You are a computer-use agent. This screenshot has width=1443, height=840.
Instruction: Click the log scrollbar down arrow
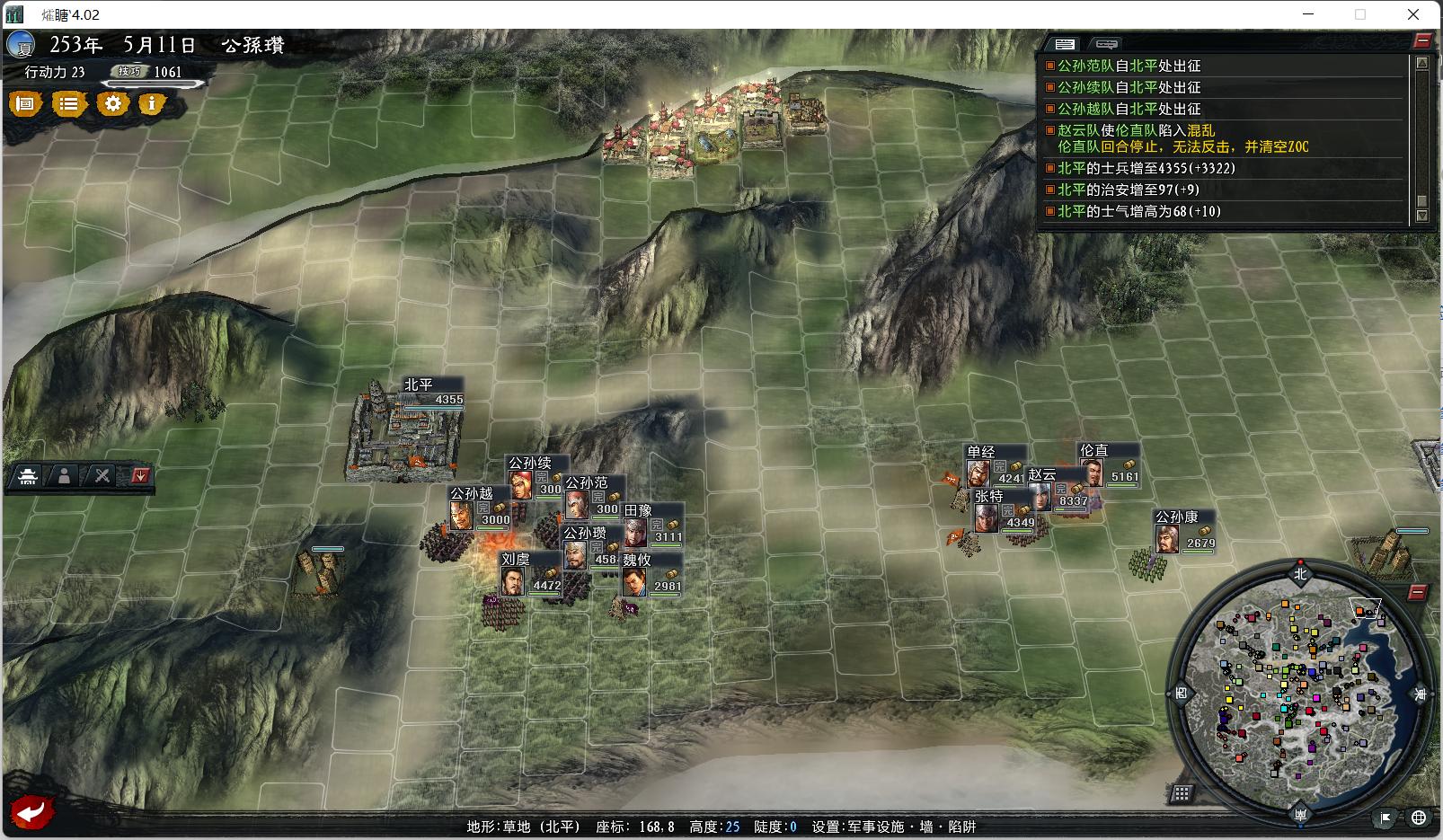[x=1421, y=216]
